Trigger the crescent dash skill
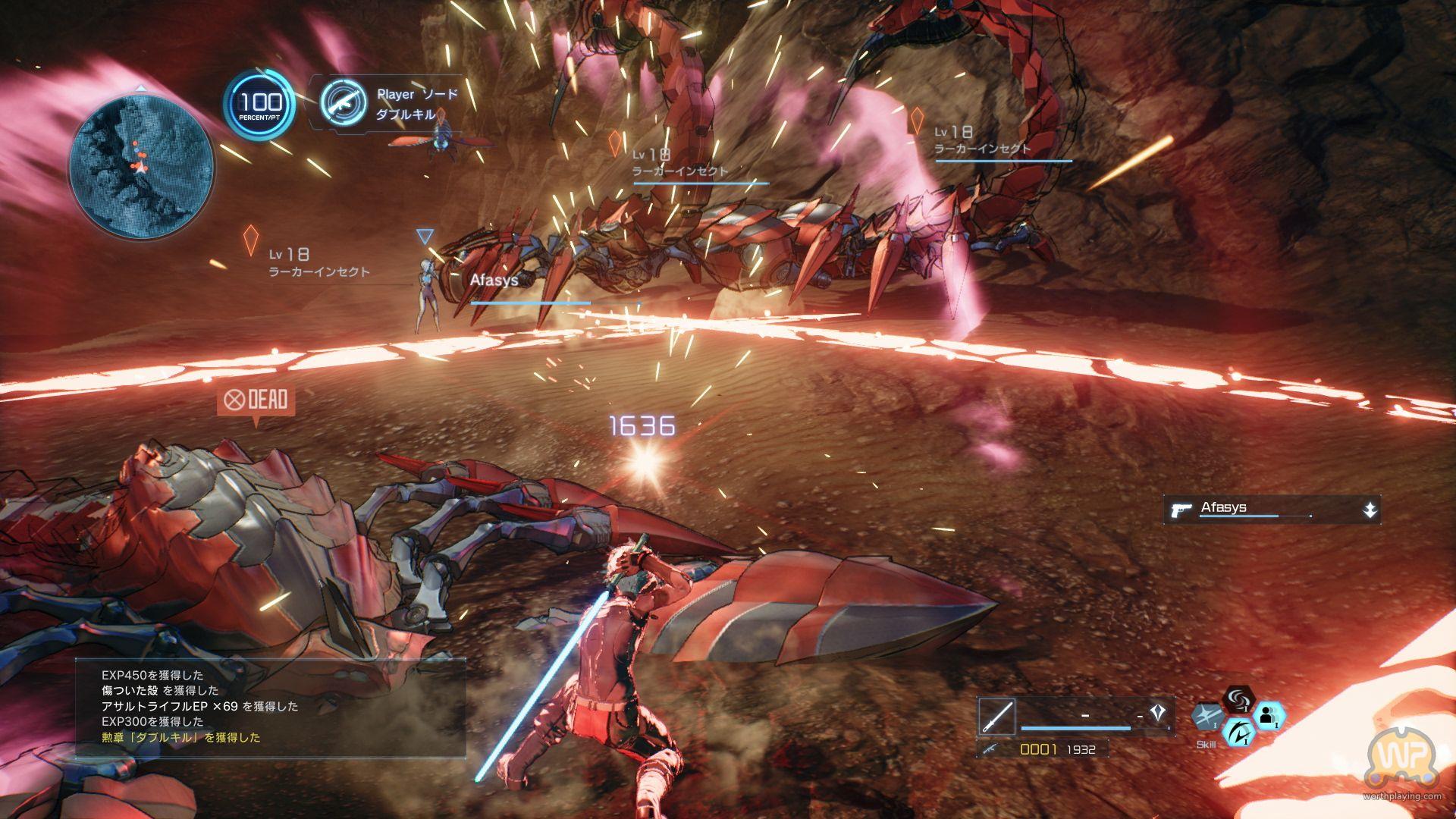The width and height of the screenshot is (1456, 819). pyautogui.click(x=1238, y=732)
